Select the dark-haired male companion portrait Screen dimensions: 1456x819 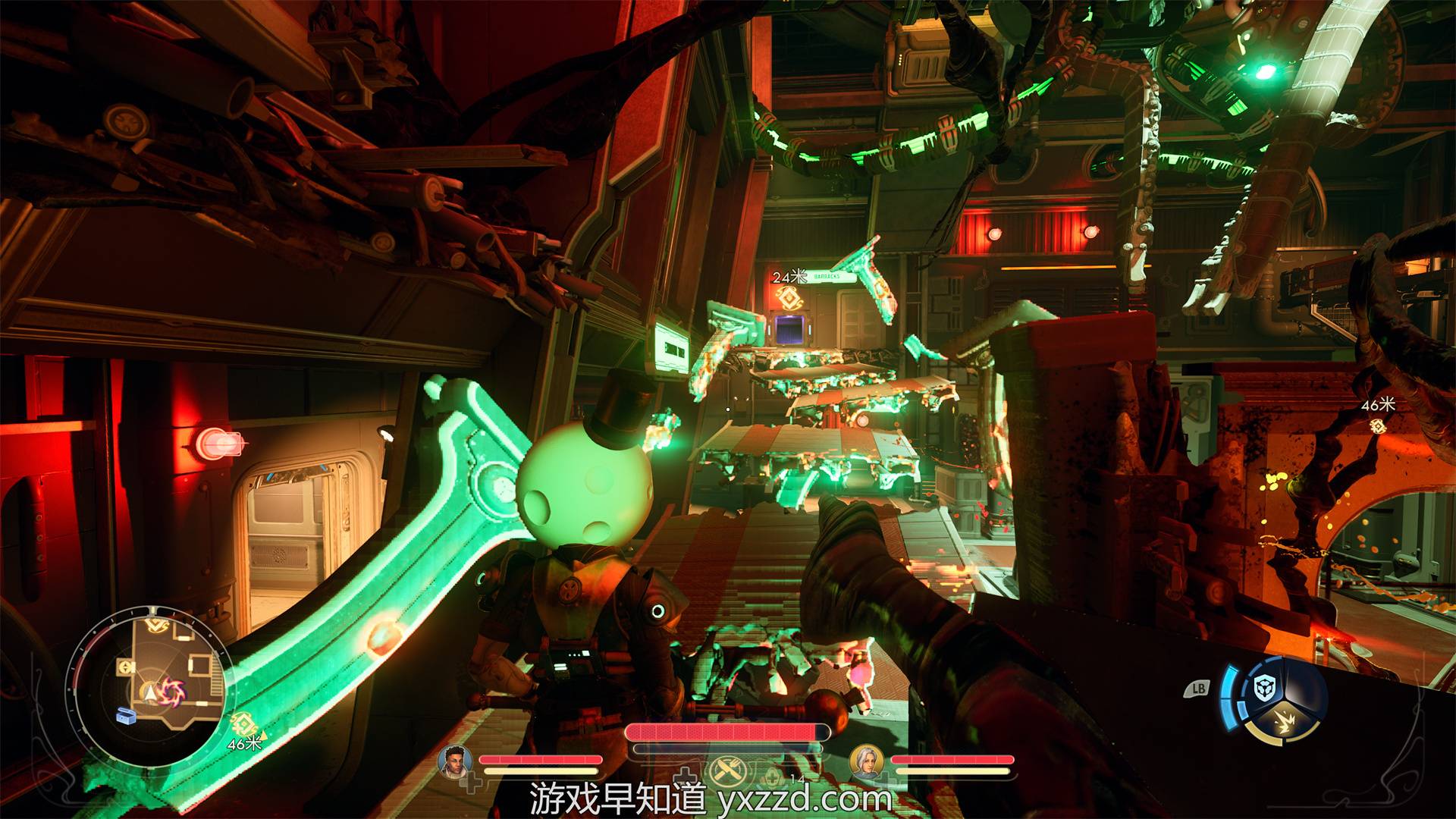454,760
